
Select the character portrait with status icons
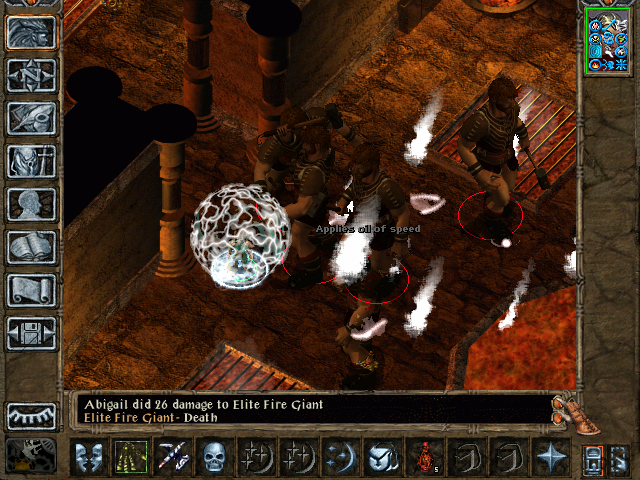[x=606, y=40]
